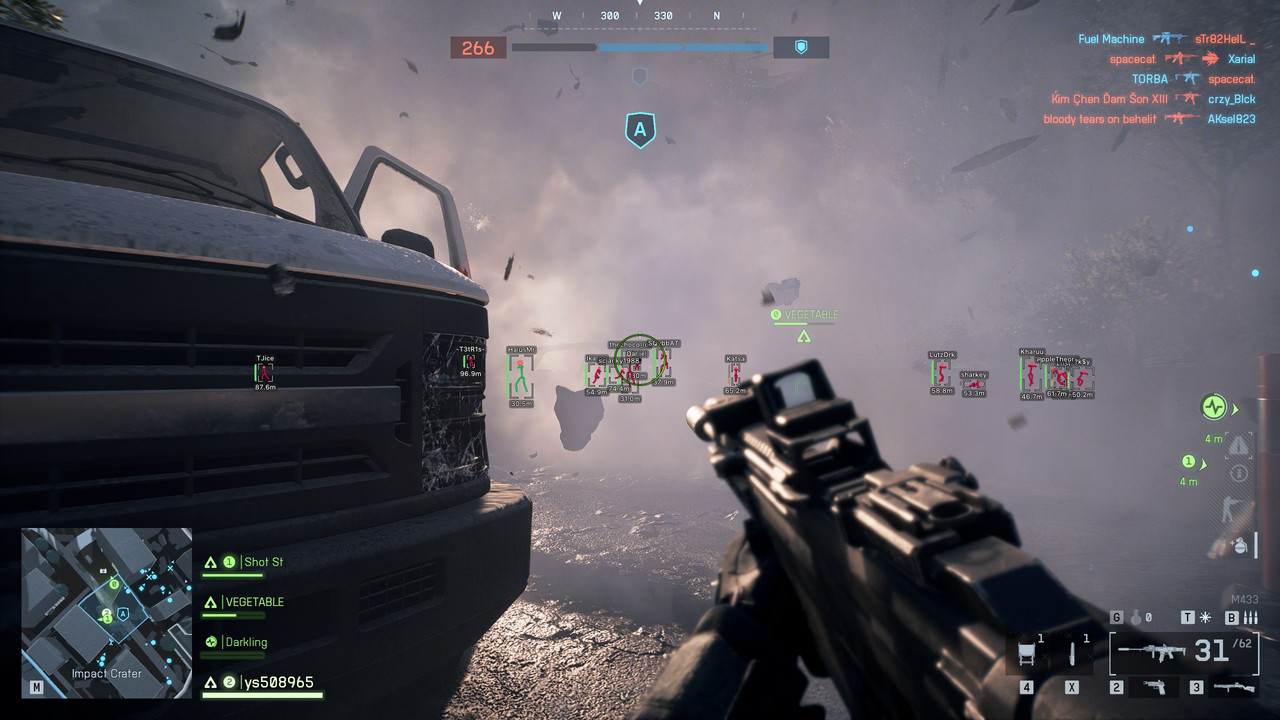Screen dimensions: 1280x720
Task: Expand the arrow next to the circled 1 marker
Action: coord(1204,465)
